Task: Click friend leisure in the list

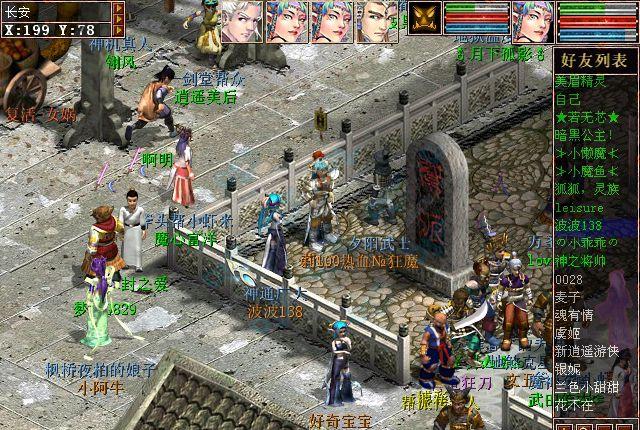Action: (578, 207)
